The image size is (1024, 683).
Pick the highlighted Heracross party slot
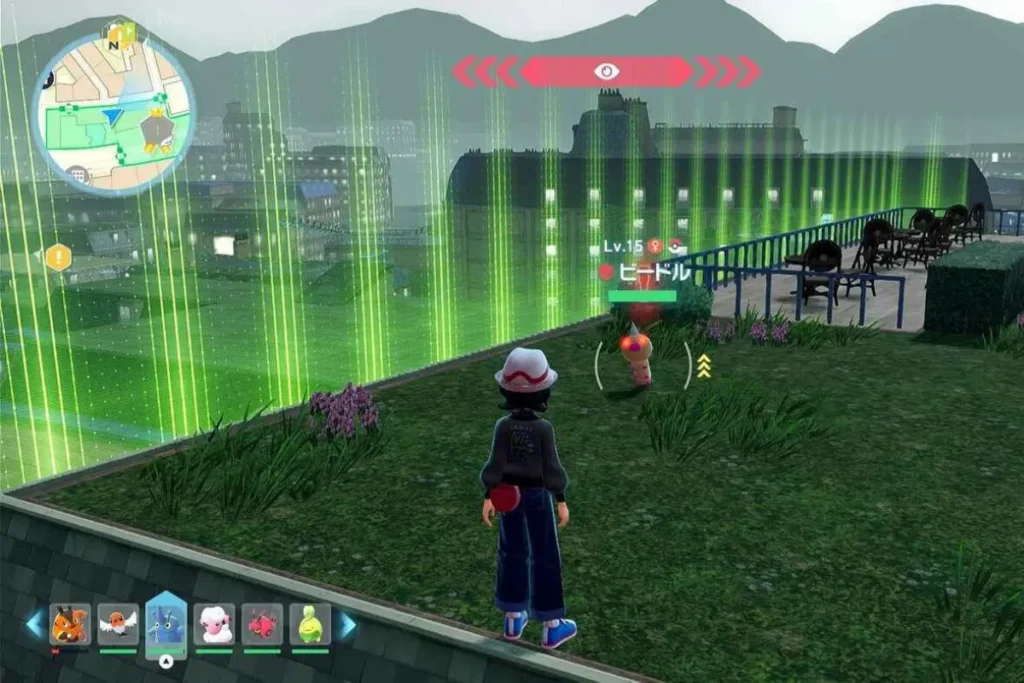point(166,622)
